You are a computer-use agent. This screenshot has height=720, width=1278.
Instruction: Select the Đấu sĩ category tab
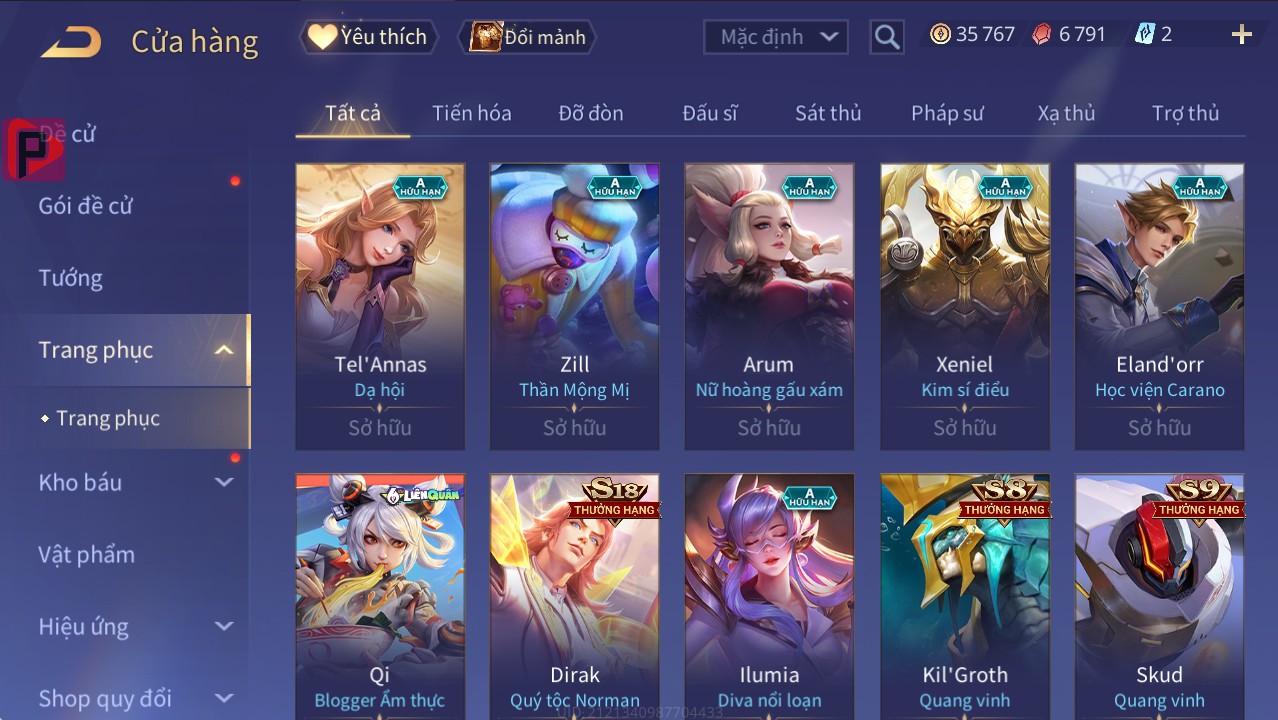(709, 113)
